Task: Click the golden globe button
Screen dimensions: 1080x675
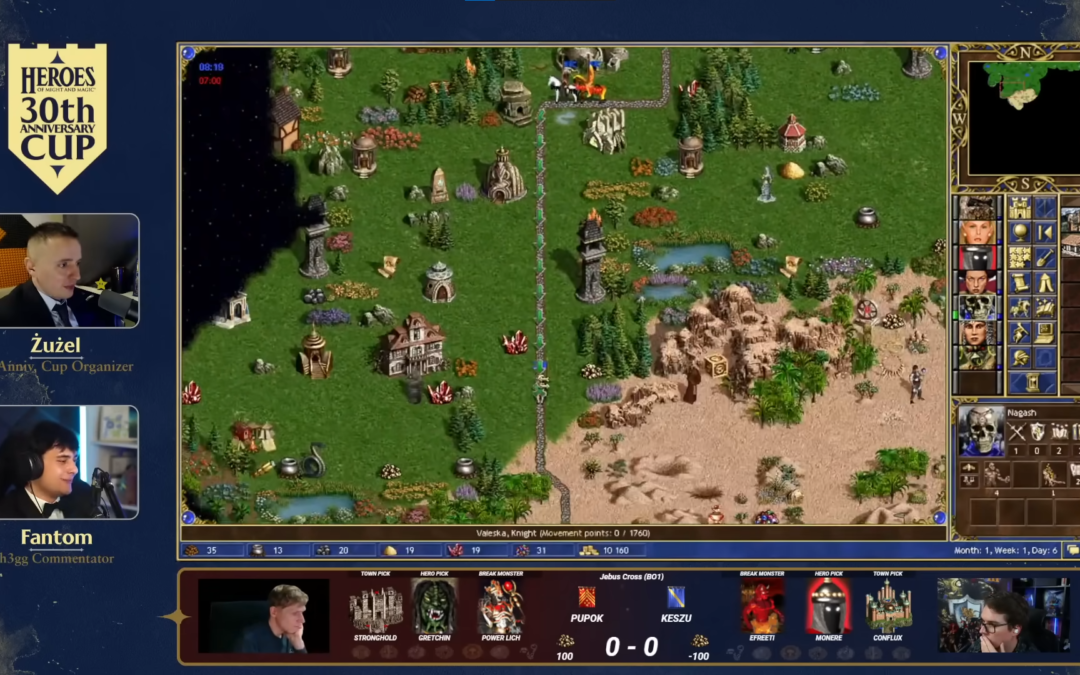Action: [1019, 233]
